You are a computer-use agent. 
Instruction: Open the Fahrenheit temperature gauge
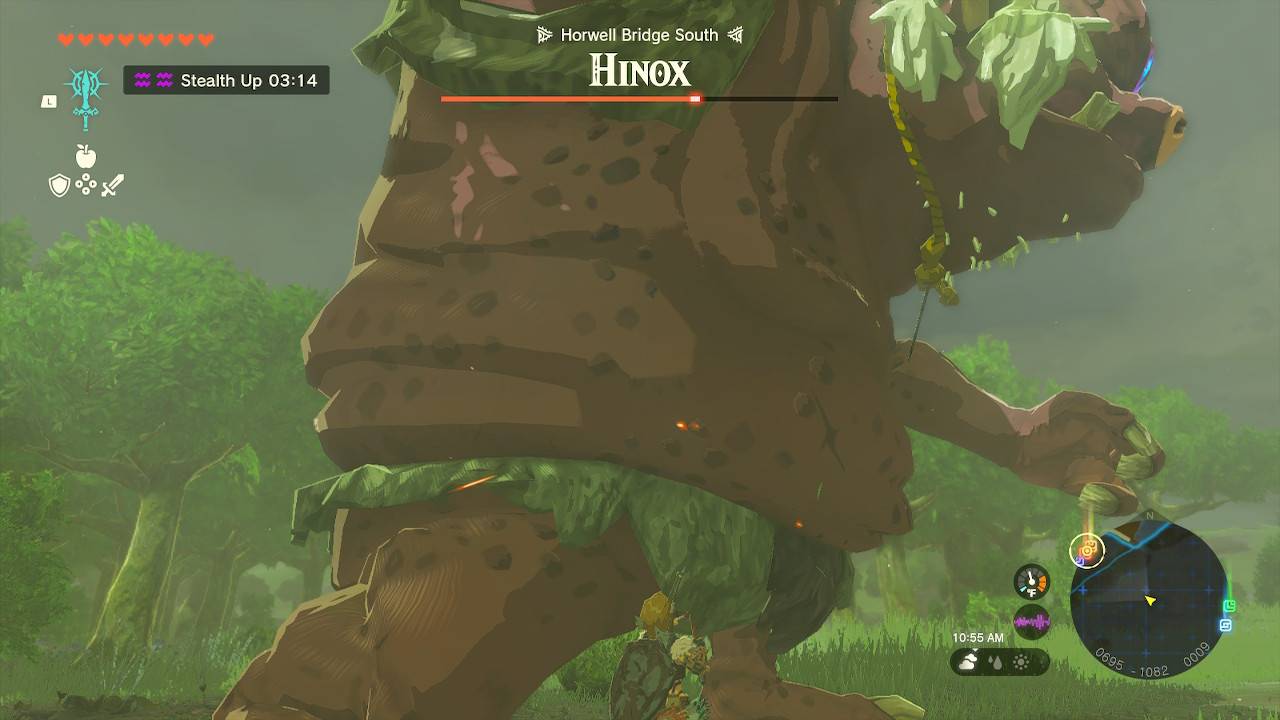tap(1030, 582)
